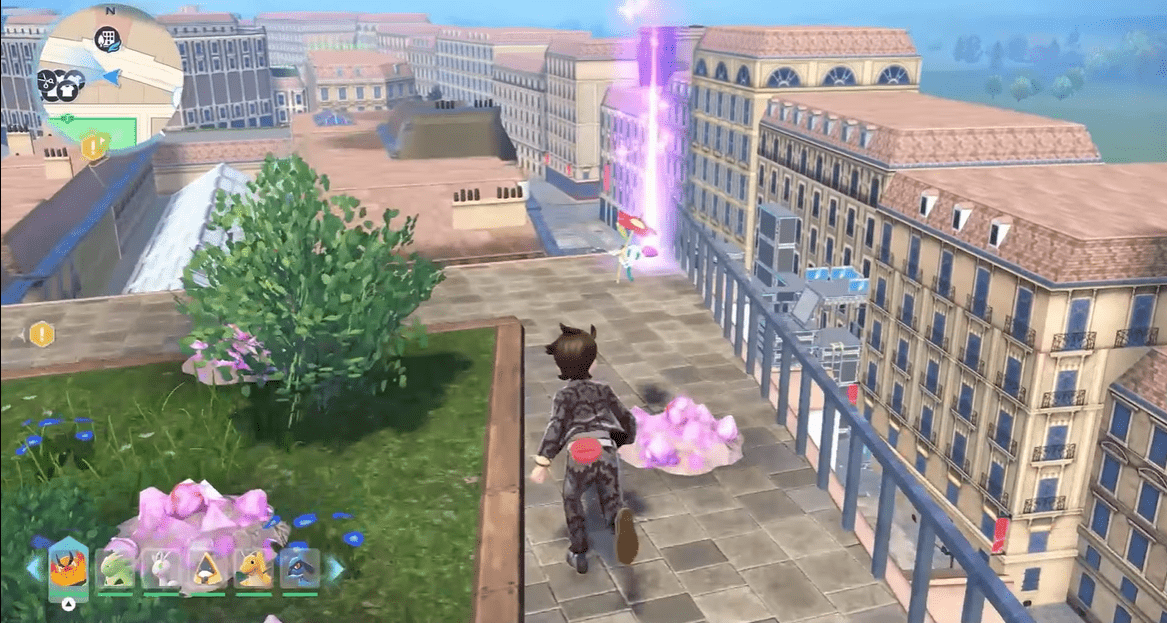Click the building marker on the minimap
The width and height of the screenshot is (1167, 623).
pos(106,40)
